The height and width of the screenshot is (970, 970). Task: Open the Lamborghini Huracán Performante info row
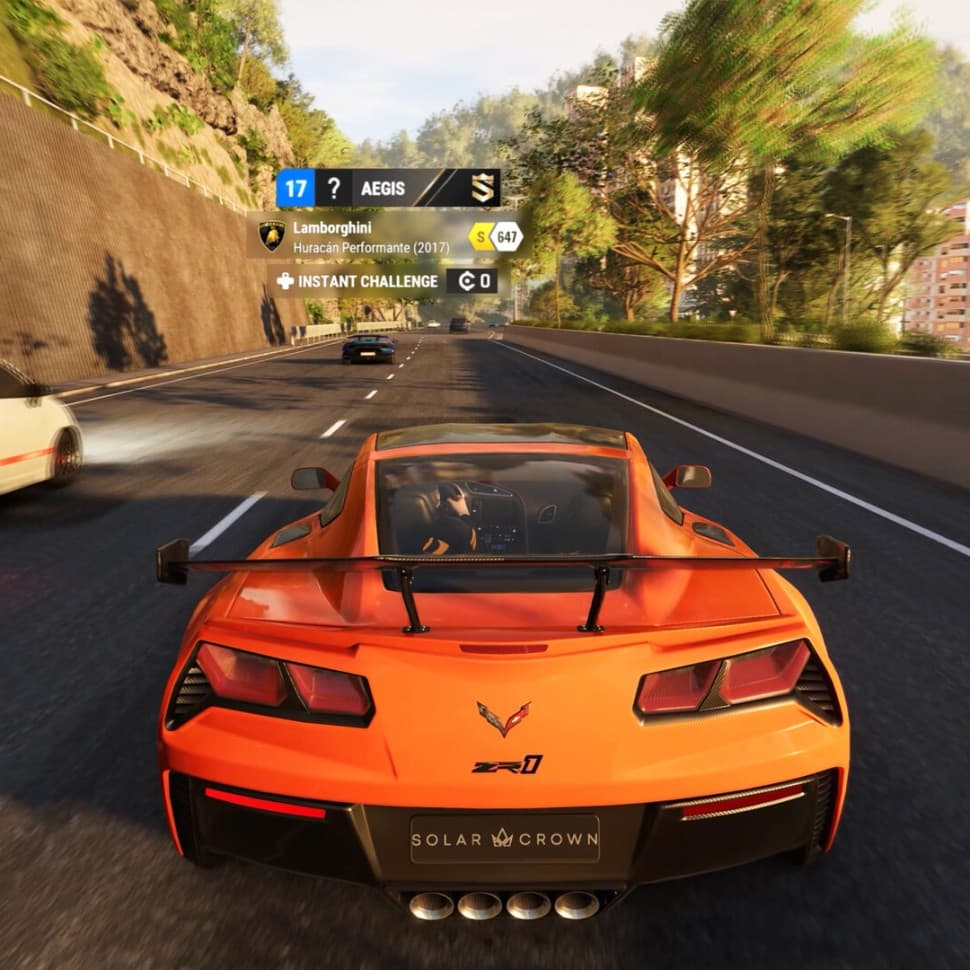coord(371,237)
